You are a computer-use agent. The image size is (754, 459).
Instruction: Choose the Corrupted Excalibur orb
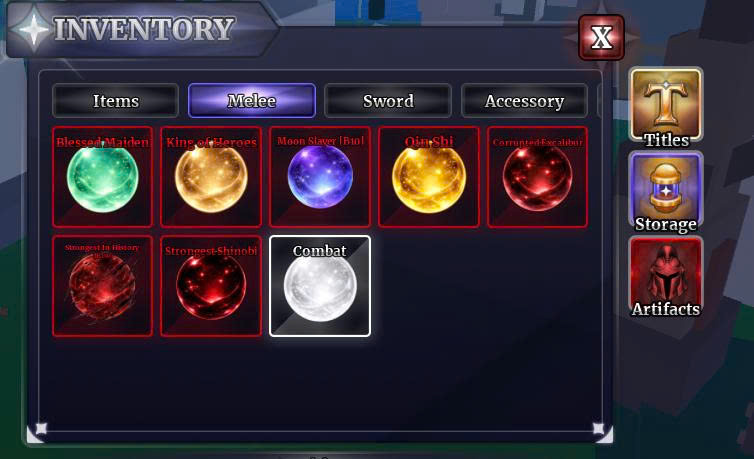click(x=537, y=177)
